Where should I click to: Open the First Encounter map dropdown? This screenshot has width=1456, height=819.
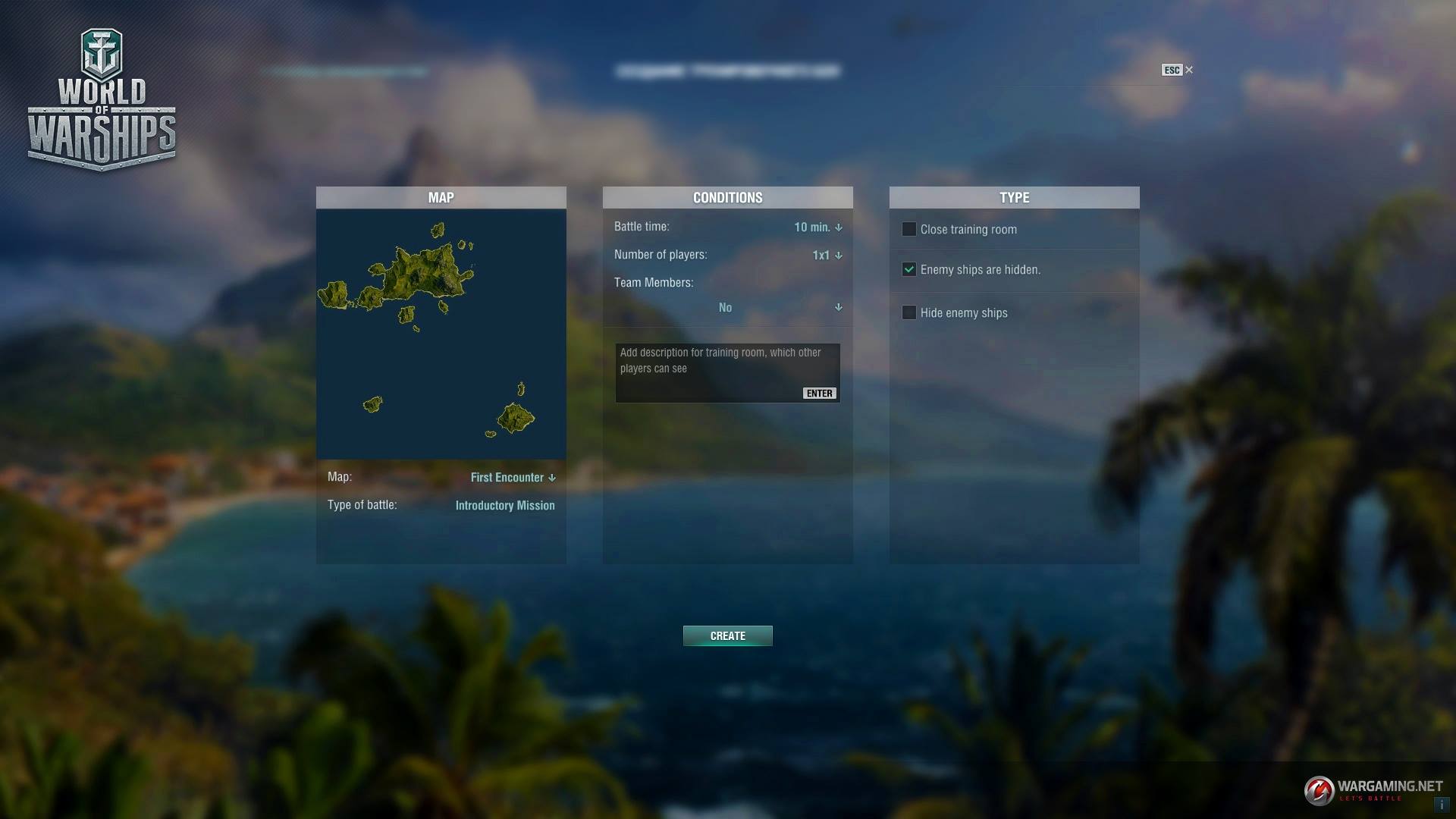(x=513, y=477)
